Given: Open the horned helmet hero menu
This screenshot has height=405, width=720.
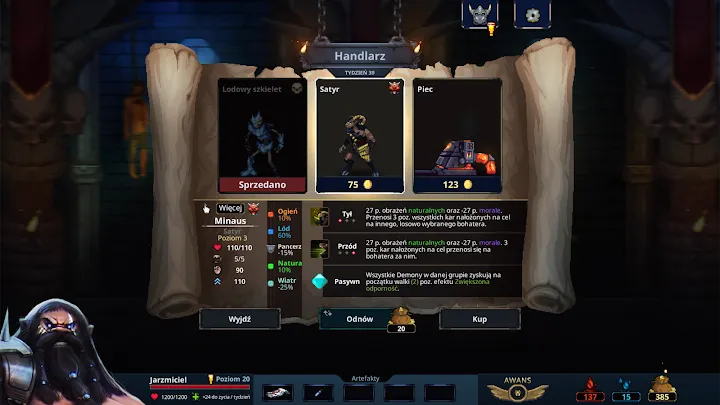Looking at the screenshot, I should (x=479, y=14).
